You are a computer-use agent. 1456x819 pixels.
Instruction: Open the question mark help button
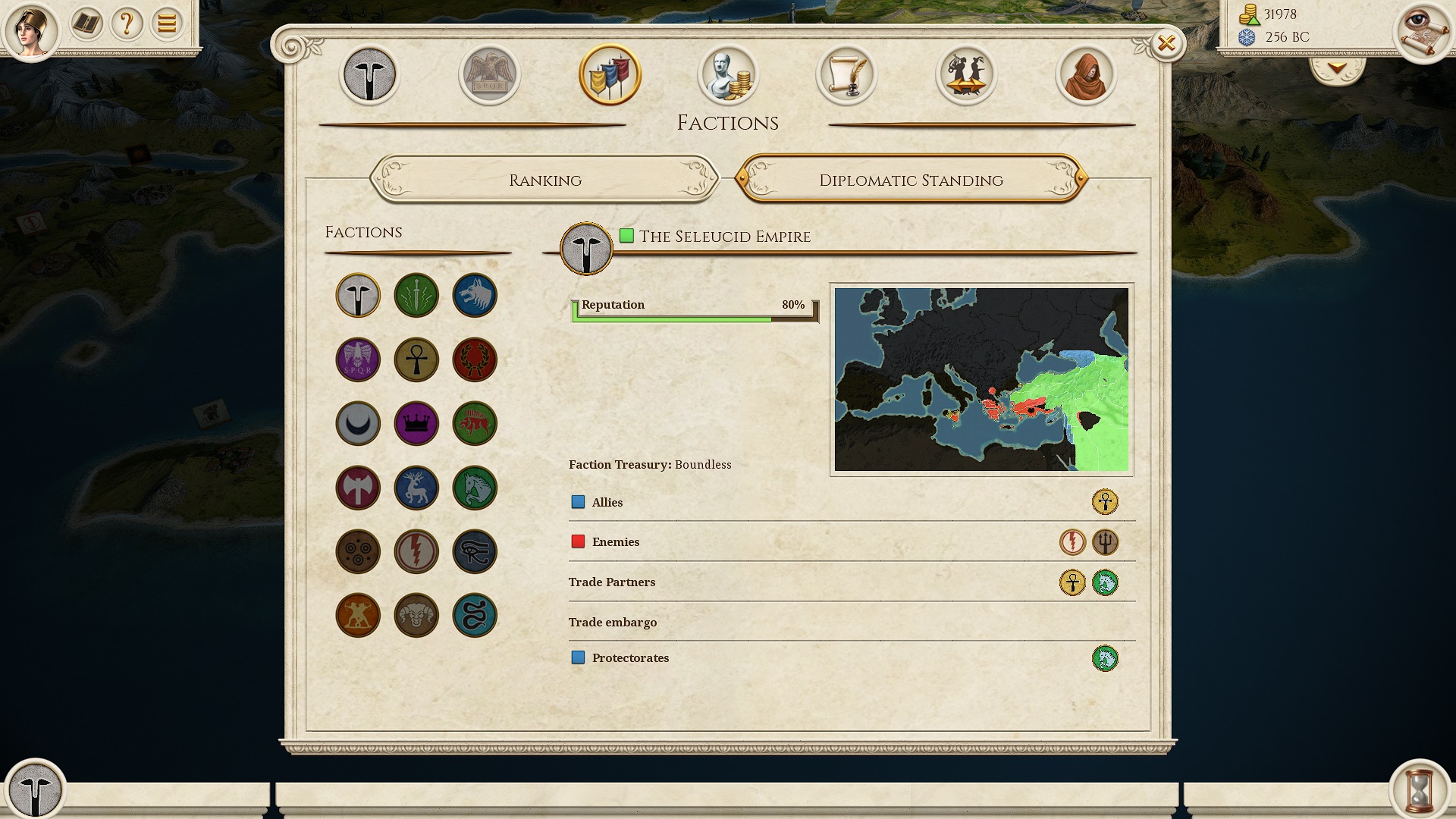127,24
